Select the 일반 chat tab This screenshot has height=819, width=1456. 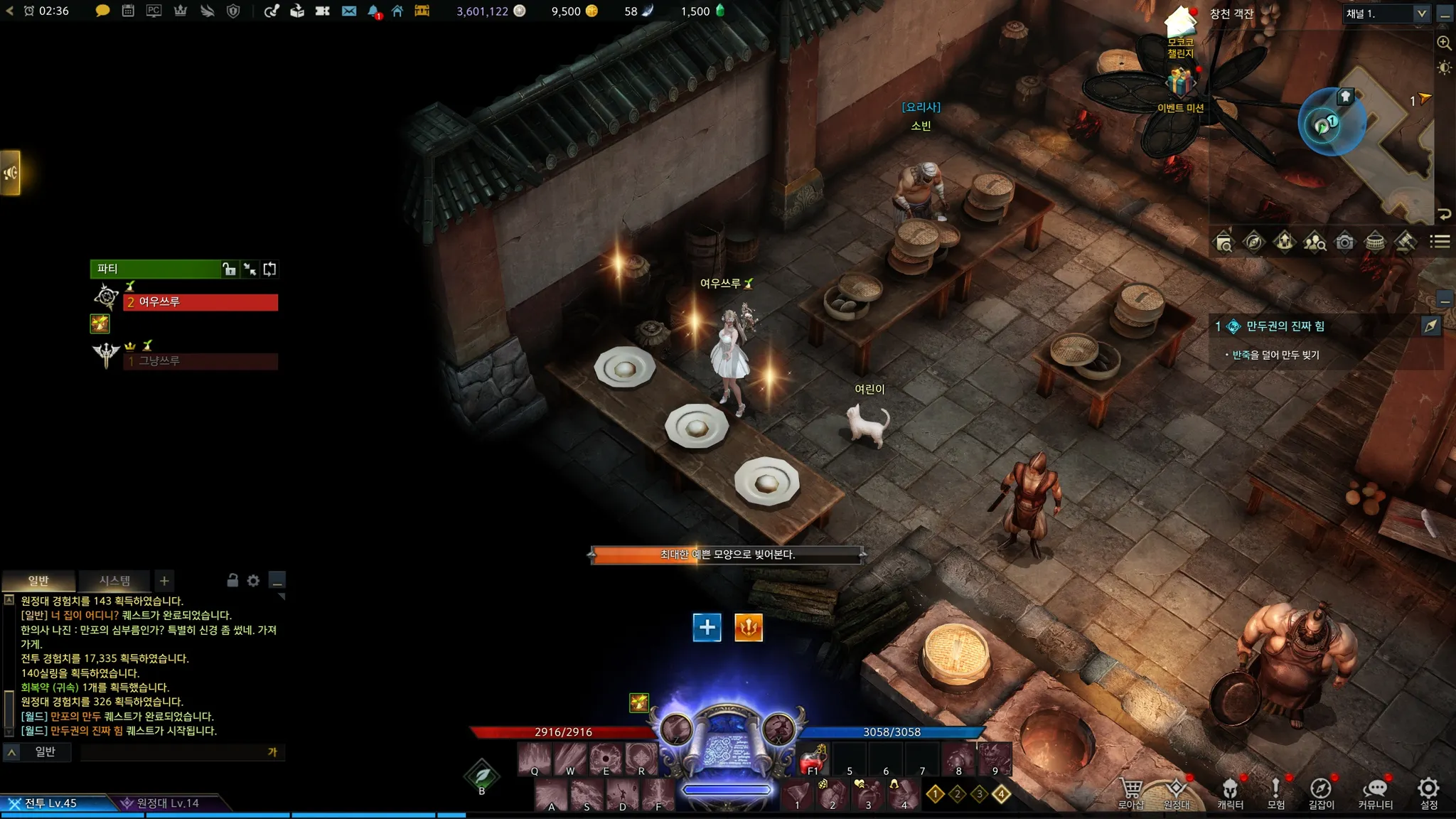(38, 581)
